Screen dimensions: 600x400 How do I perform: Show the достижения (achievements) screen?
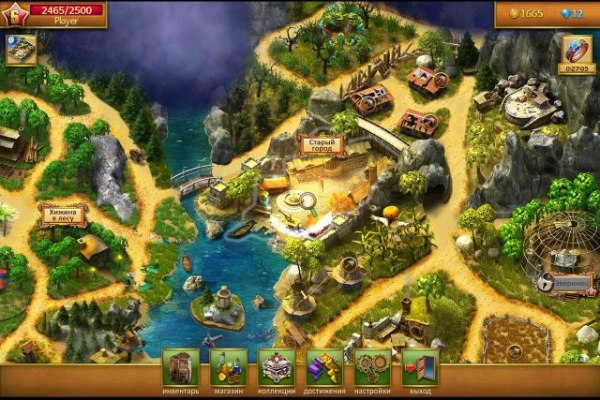(x=325, y=368)
